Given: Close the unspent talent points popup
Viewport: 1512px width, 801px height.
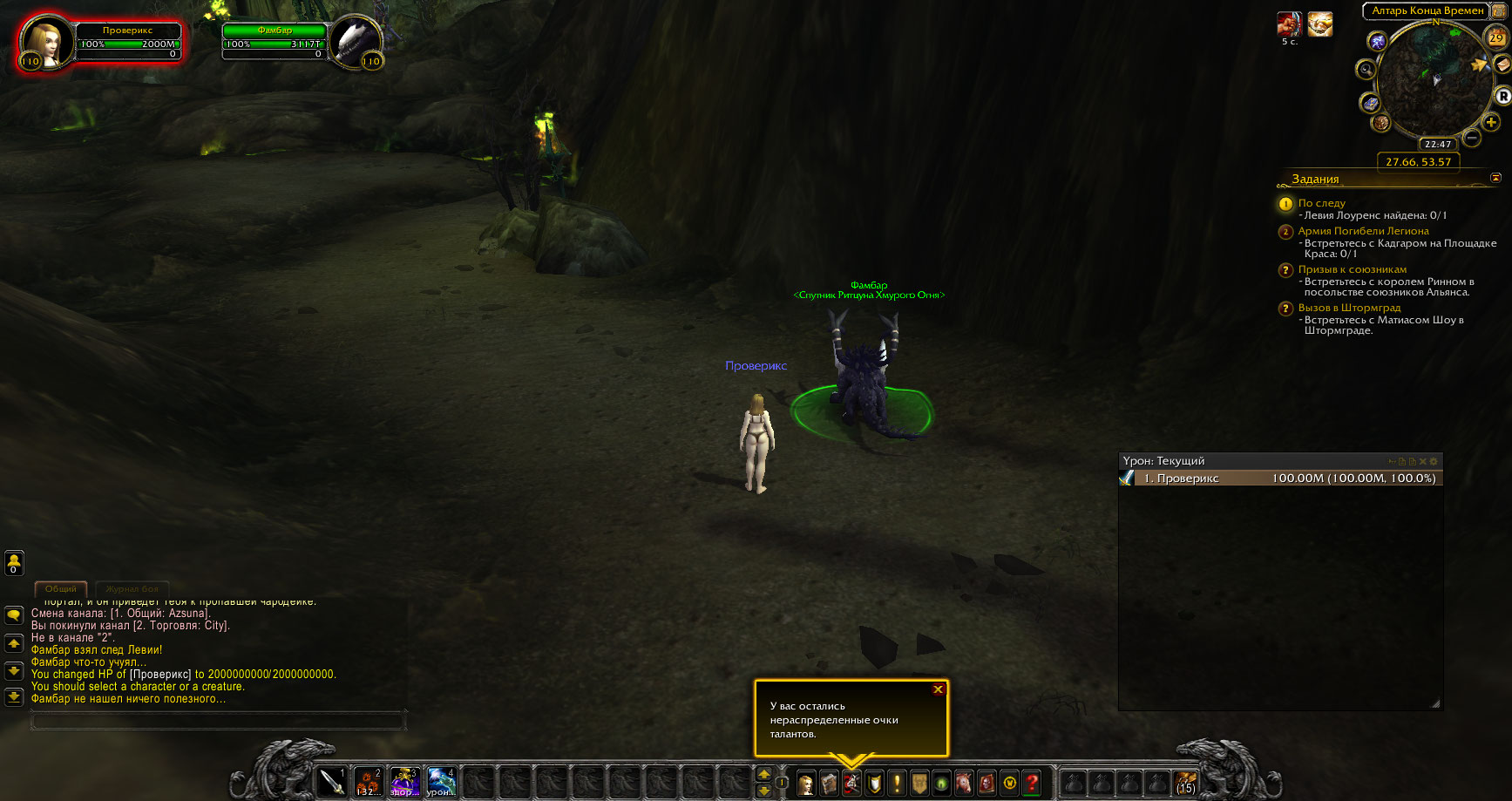Looking at the screenshot, I should click(x=938, y=689).
